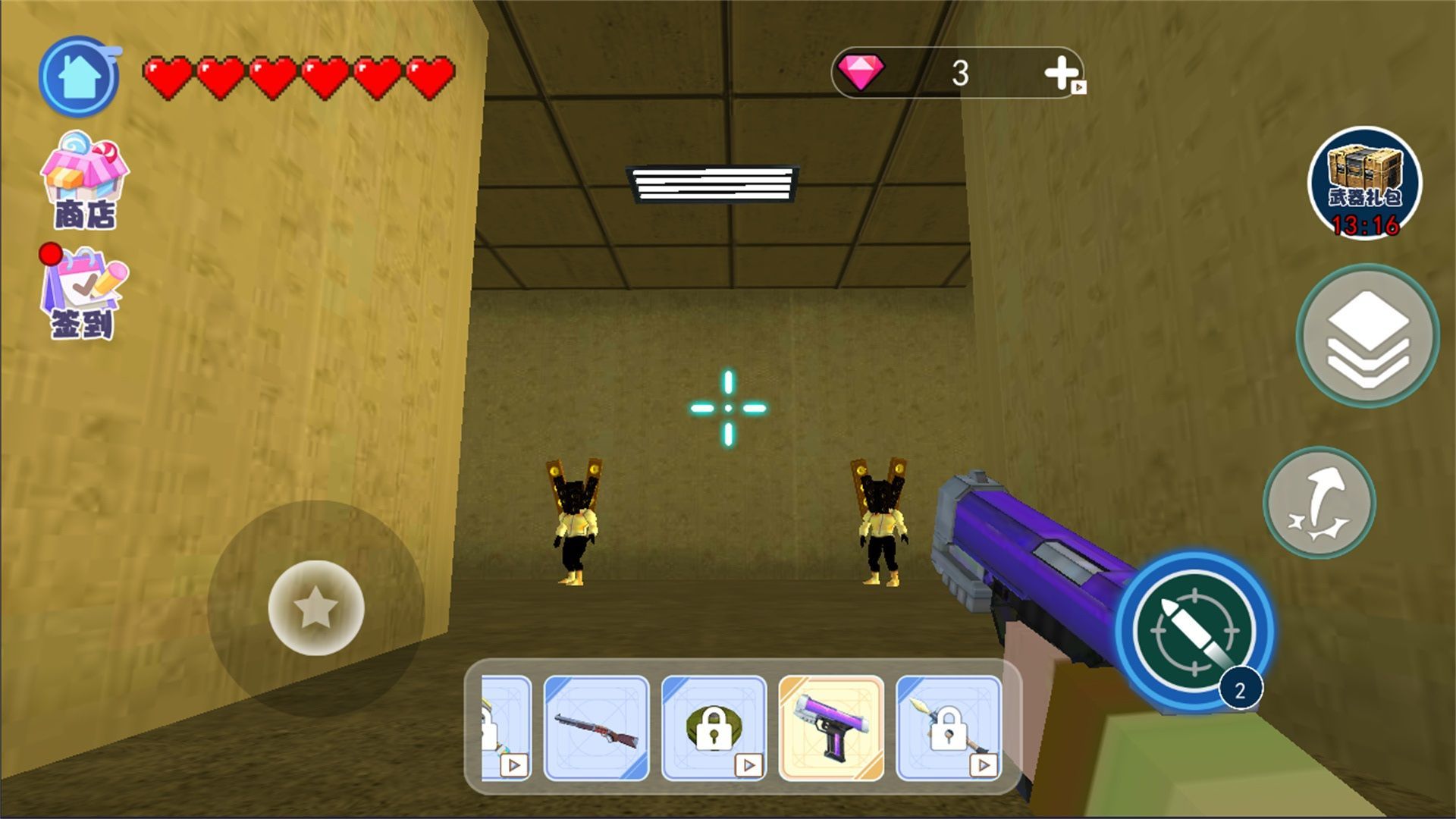Open the 武器礼包 weapon gift pack
The width and height of the screenshot is (1456, 819).
click(1364, 183)
